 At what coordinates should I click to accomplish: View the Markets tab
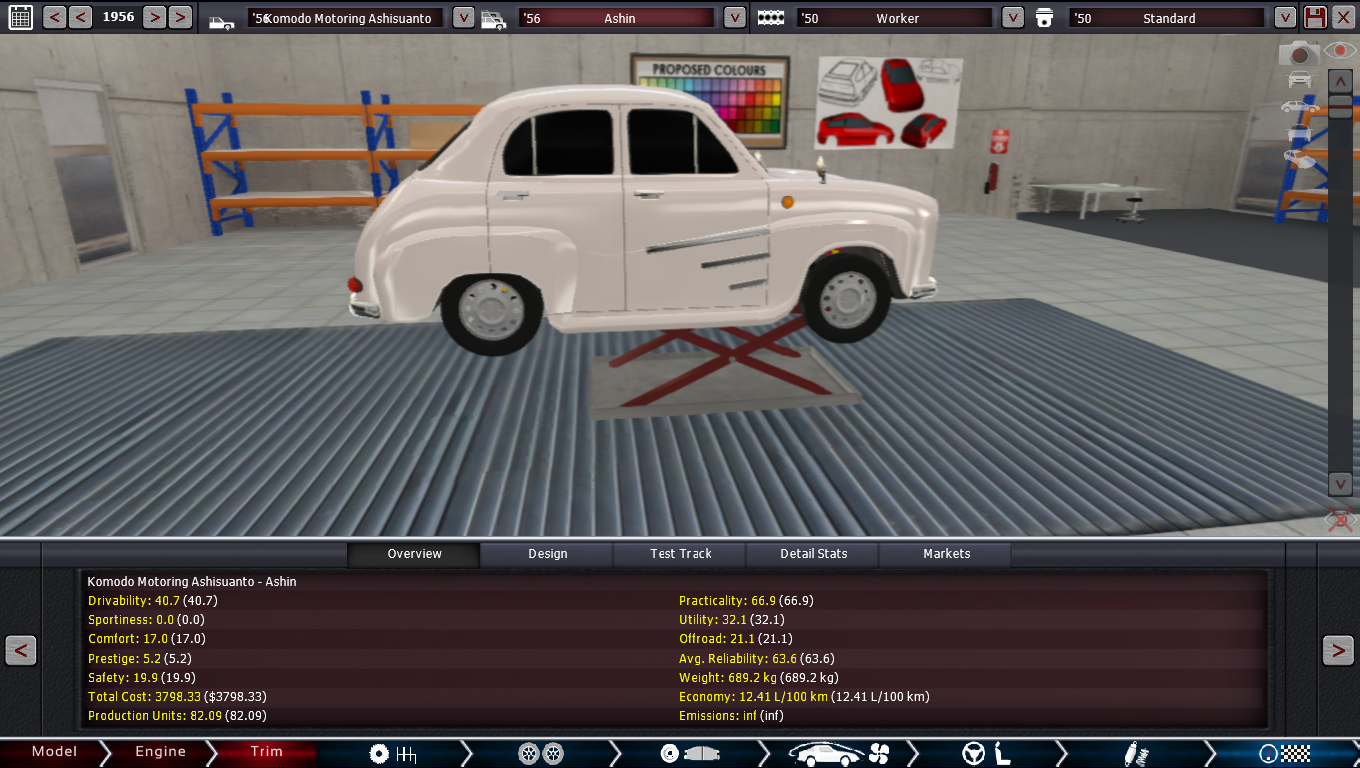946,554
